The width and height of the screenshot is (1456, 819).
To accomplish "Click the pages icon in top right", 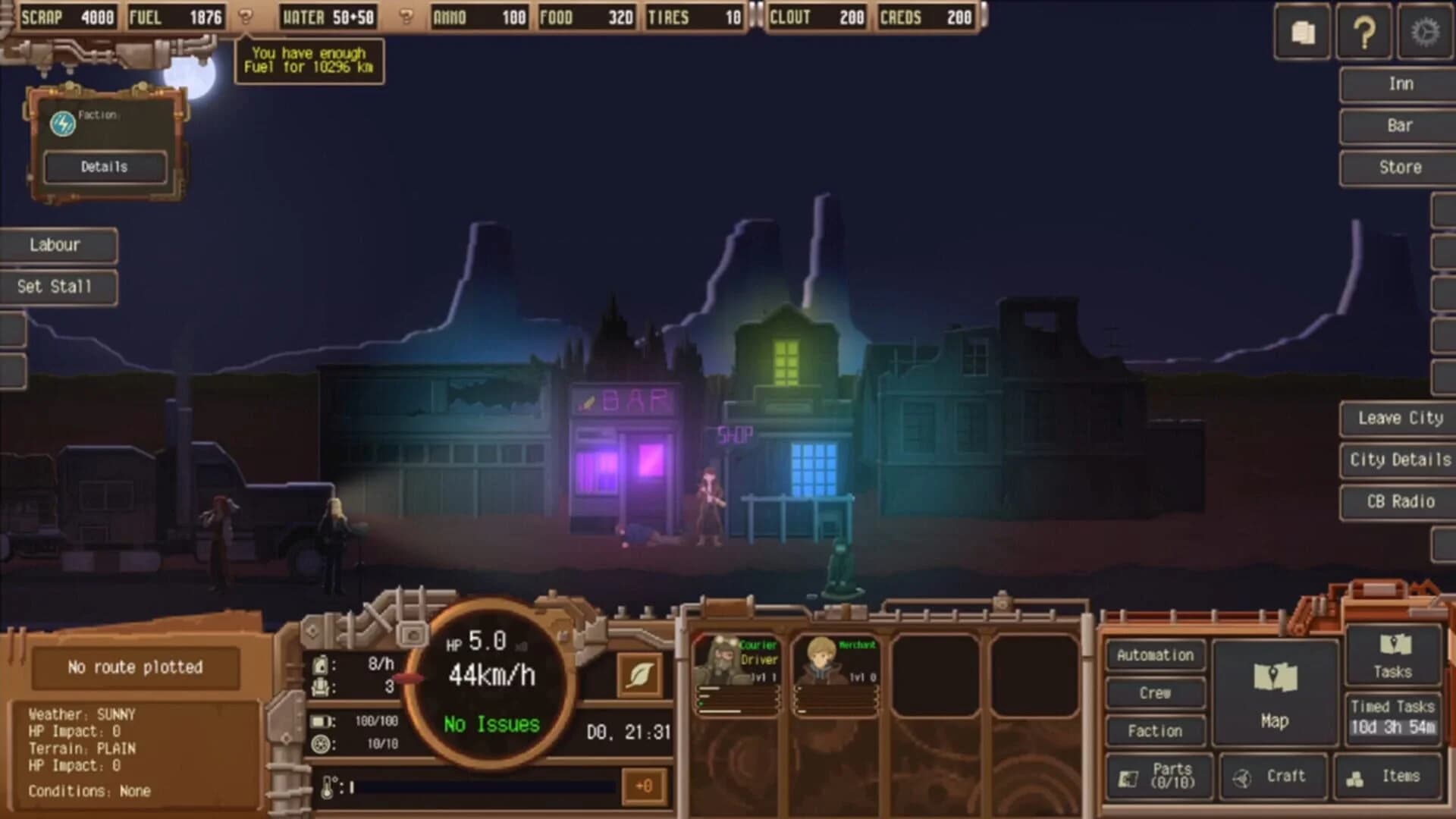I will point(1303,33).
